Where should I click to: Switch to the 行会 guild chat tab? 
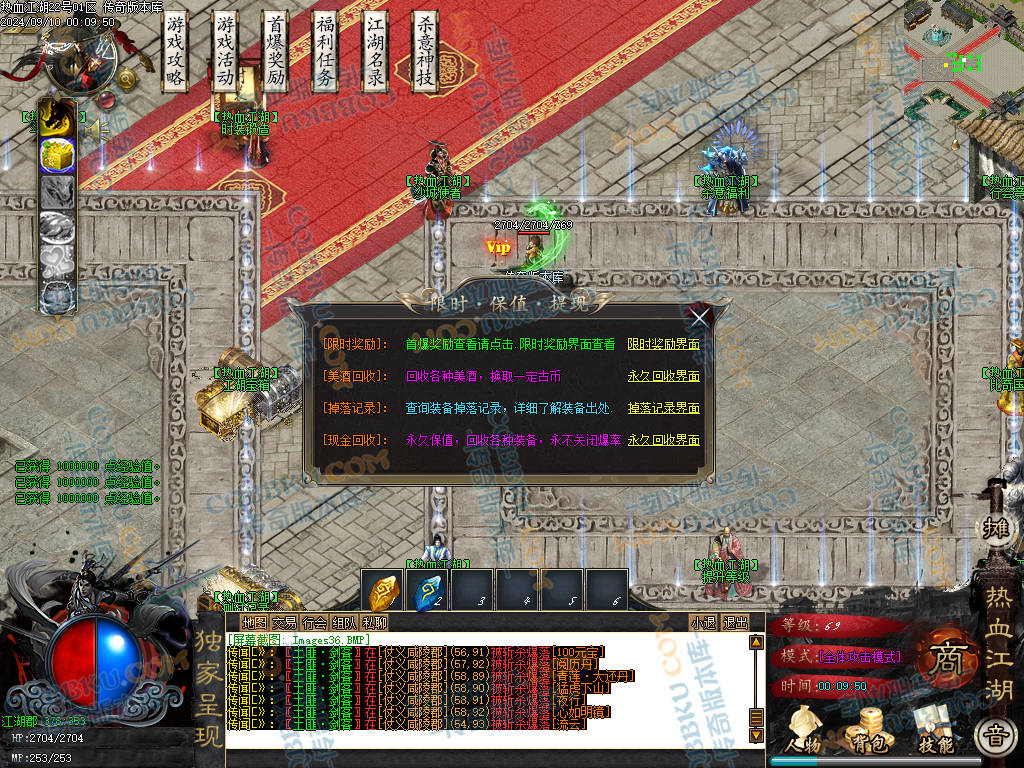pyautogui.click(x=315, y=622)
